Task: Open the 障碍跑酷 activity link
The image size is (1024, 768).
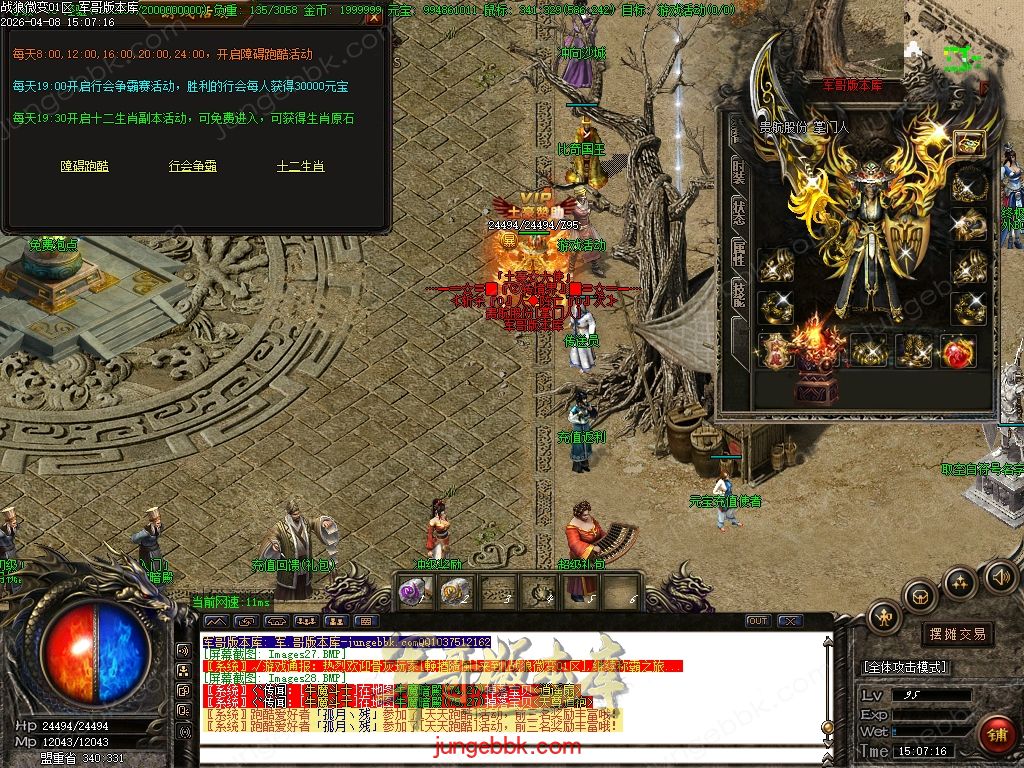Action: (85, 167)
